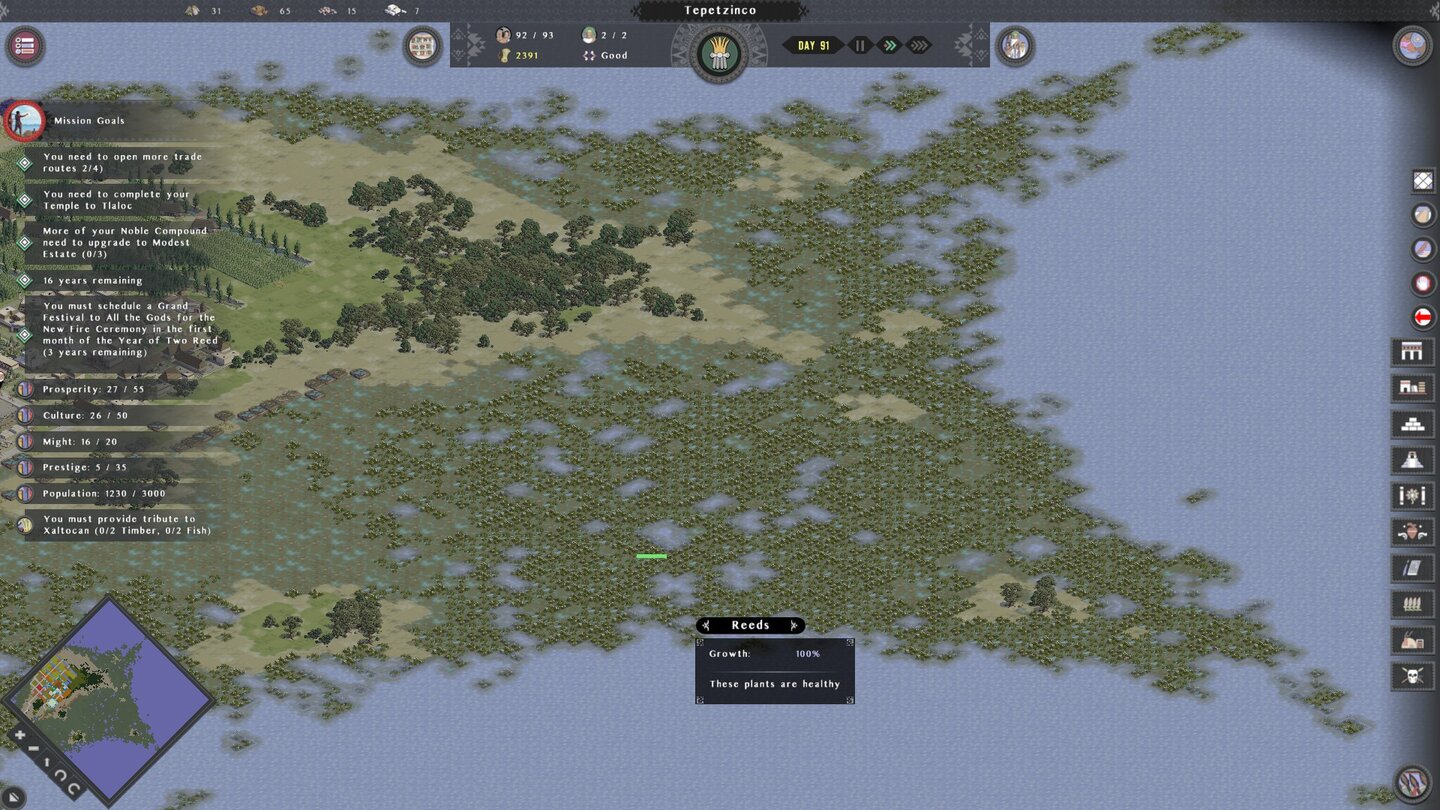Open the scroll documents category icon
The height and width of the screenshot is (810, 1440).
point(1421,566)
